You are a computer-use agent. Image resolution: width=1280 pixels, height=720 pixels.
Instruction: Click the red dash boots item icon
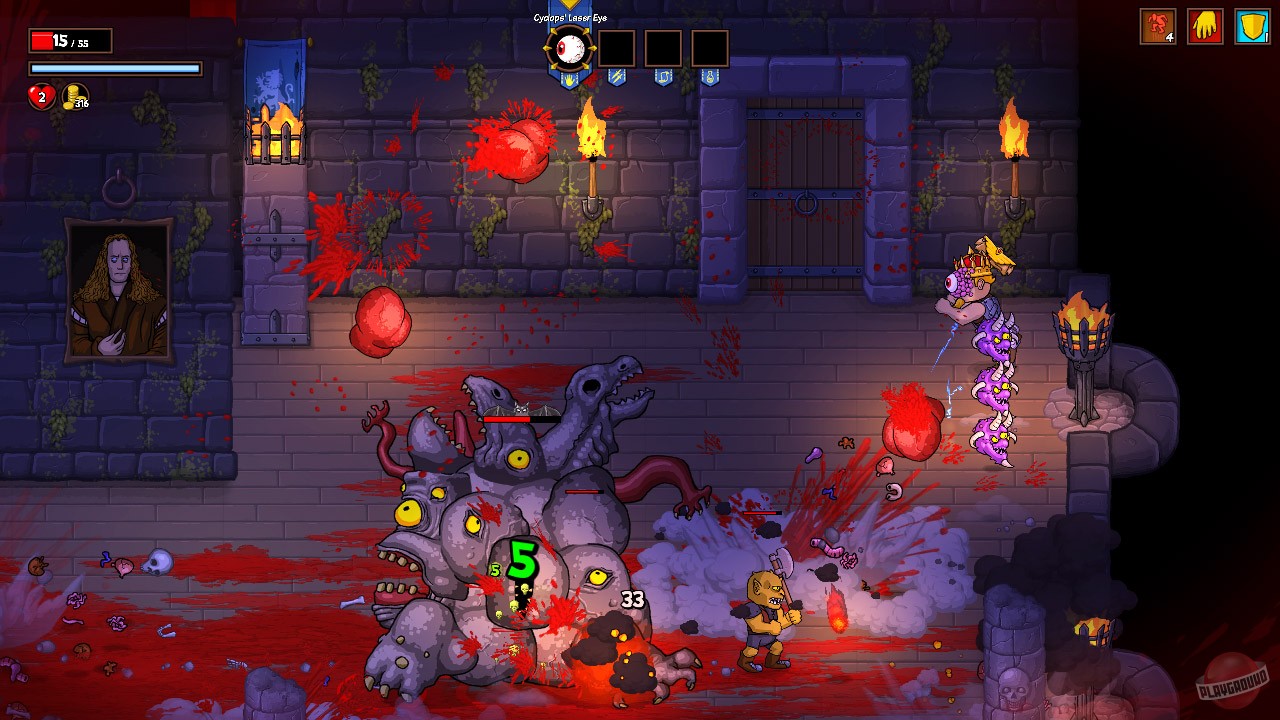[1158, 26]
